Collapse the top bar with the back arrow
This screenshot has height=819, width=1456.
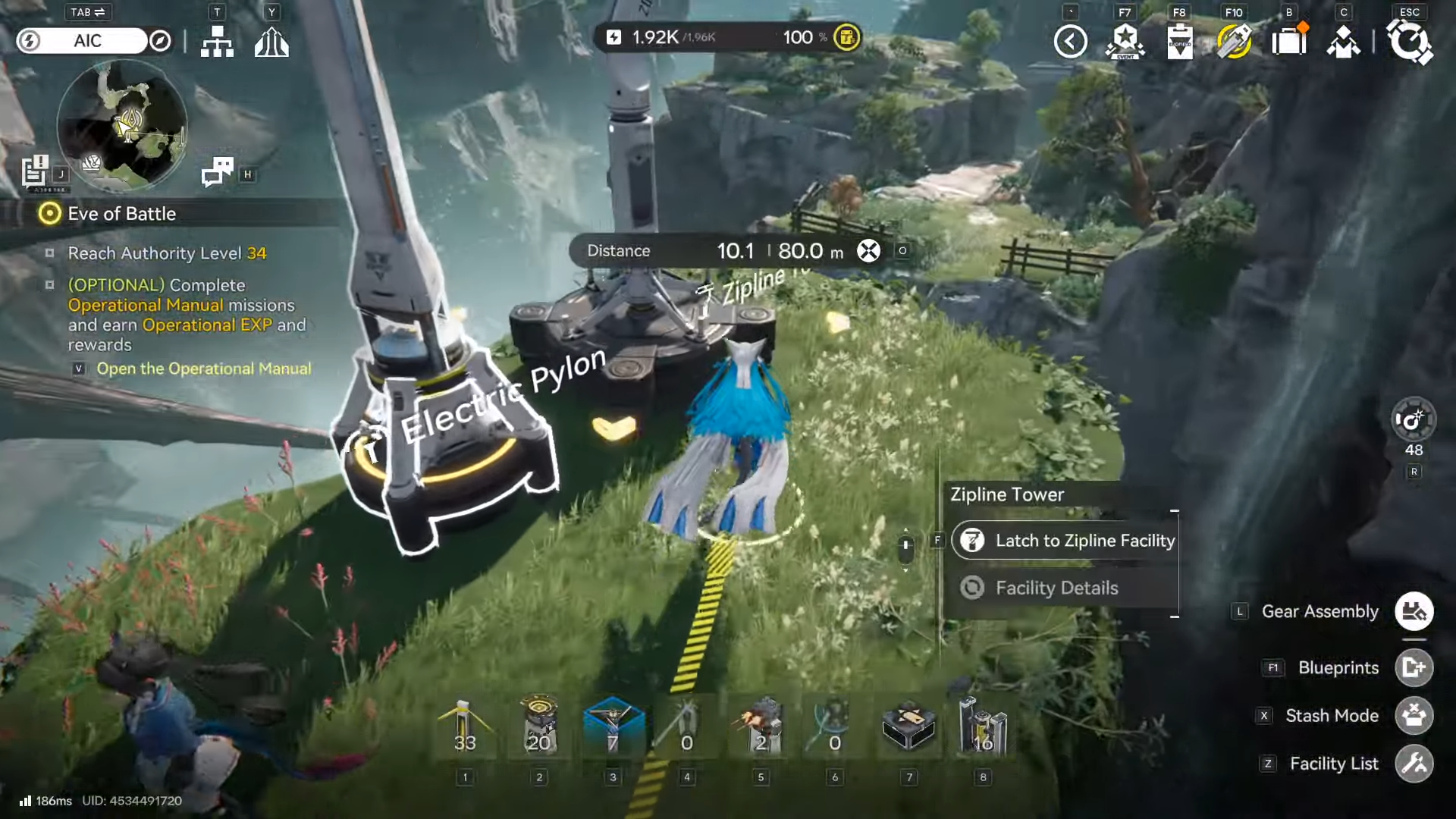[x=1070, y=42]
